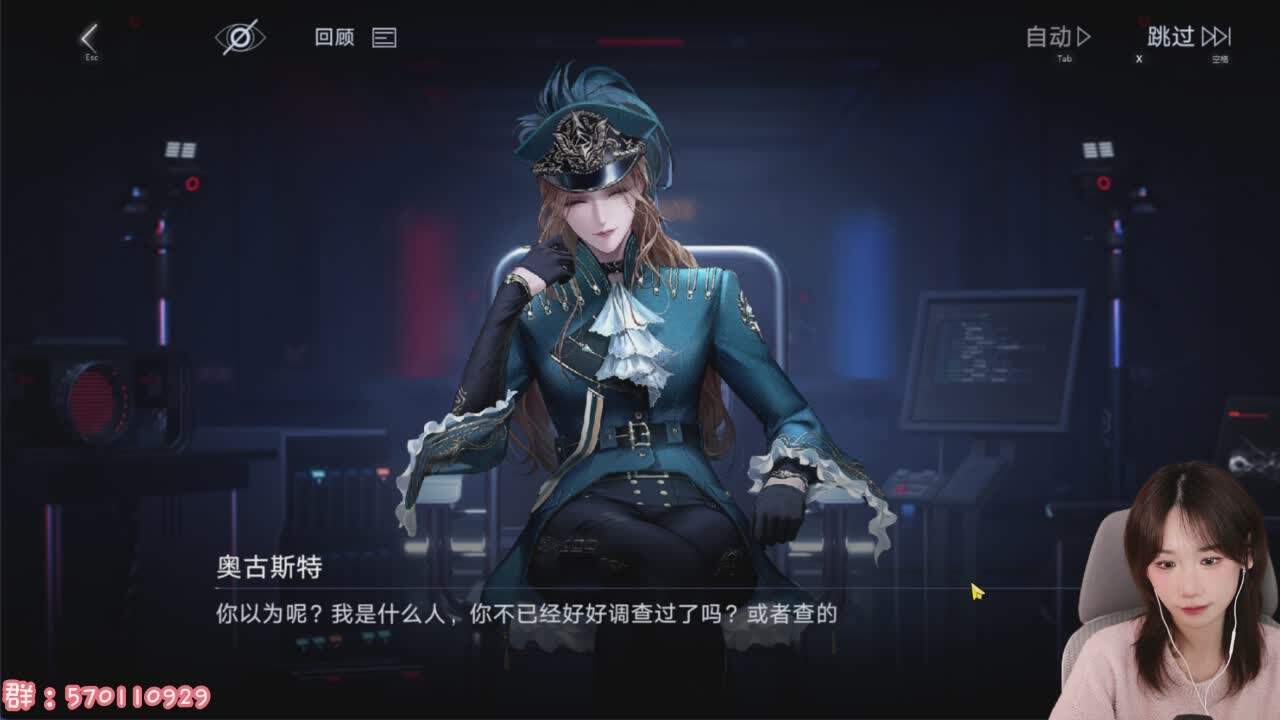Click the play triangle beside 自动
Image resolution: width=1280 pixels, height=720 pixels.
1082,37
